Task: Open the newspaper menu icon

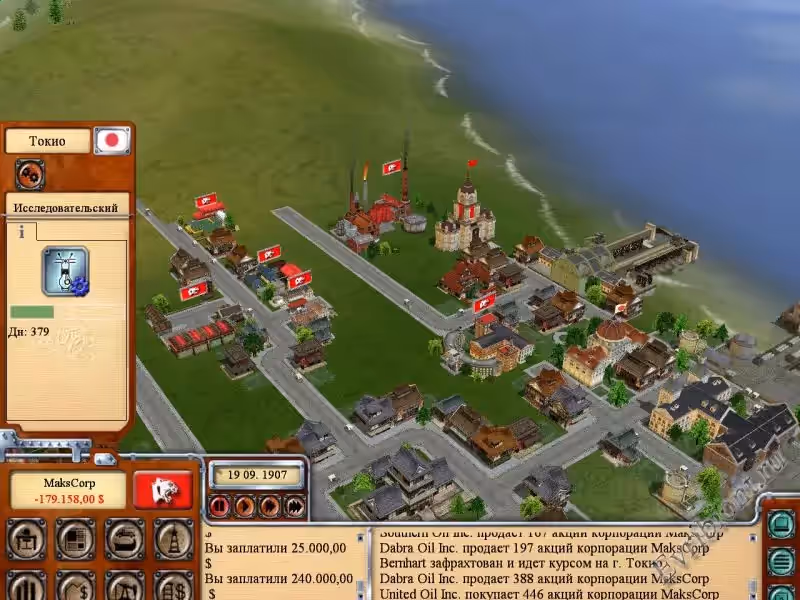Action: pyautogui.click(x=75, y=540)
